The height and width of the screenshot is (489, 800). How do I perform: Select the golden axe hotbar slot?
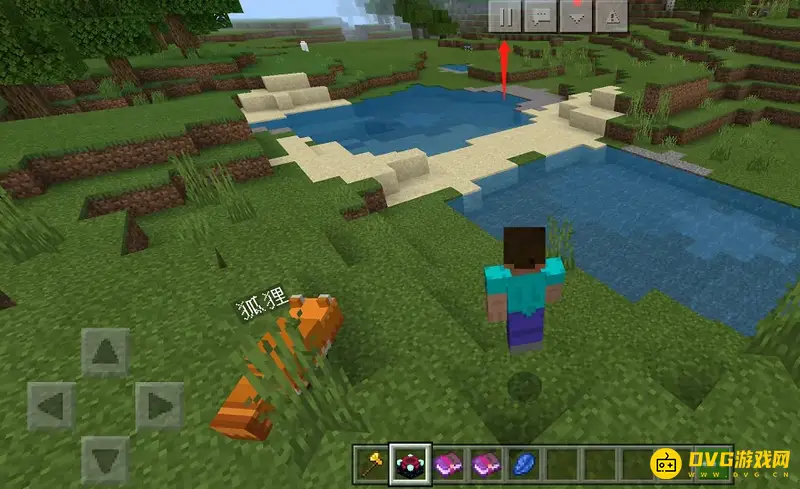coord(371,465)
